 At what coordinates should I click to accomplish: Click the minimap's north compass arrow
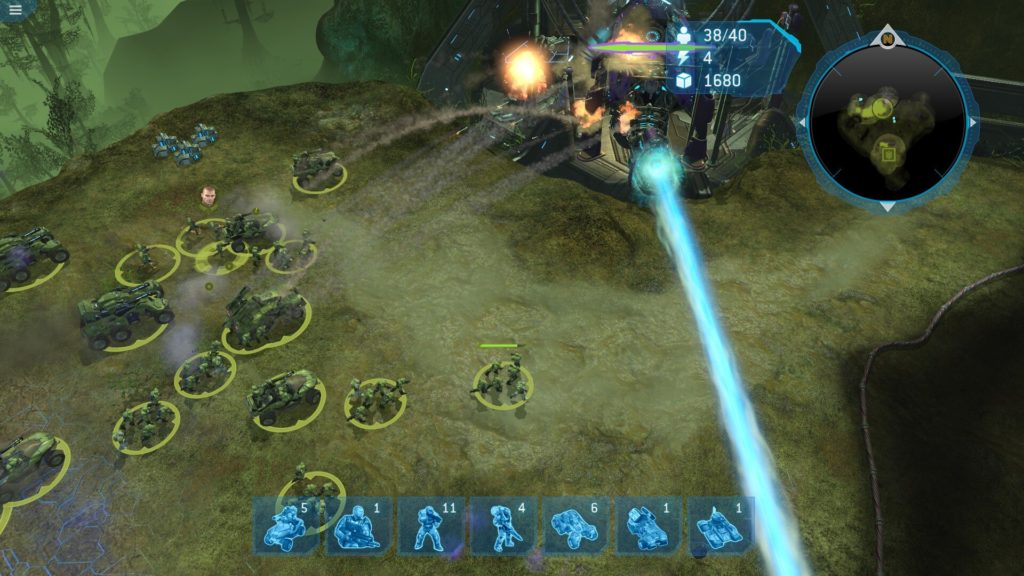887,40
